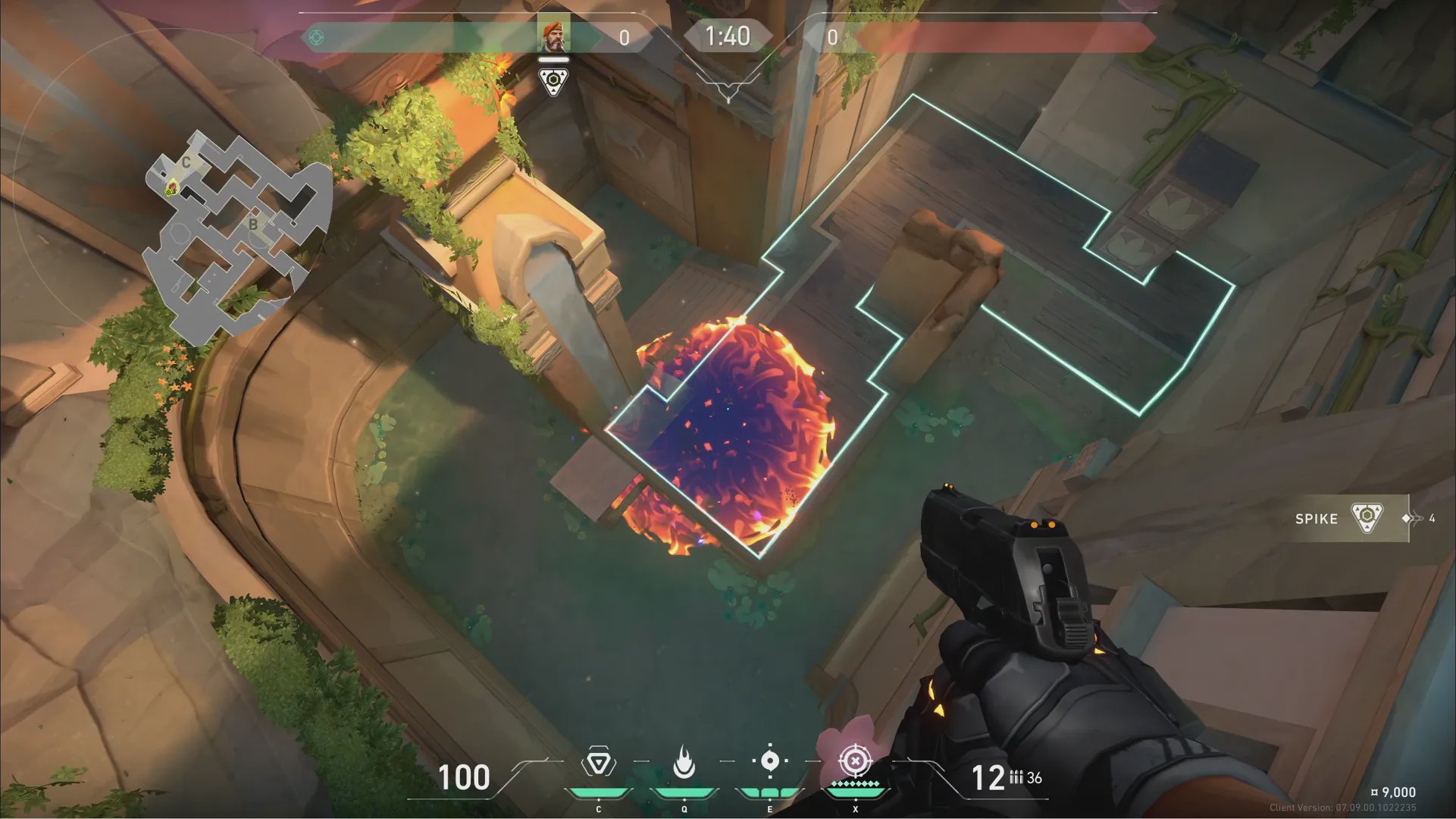This screenshot has height=819, width=1456.
Task: Choose the Sky Smoke ability icon
Action: pos(769,761)
